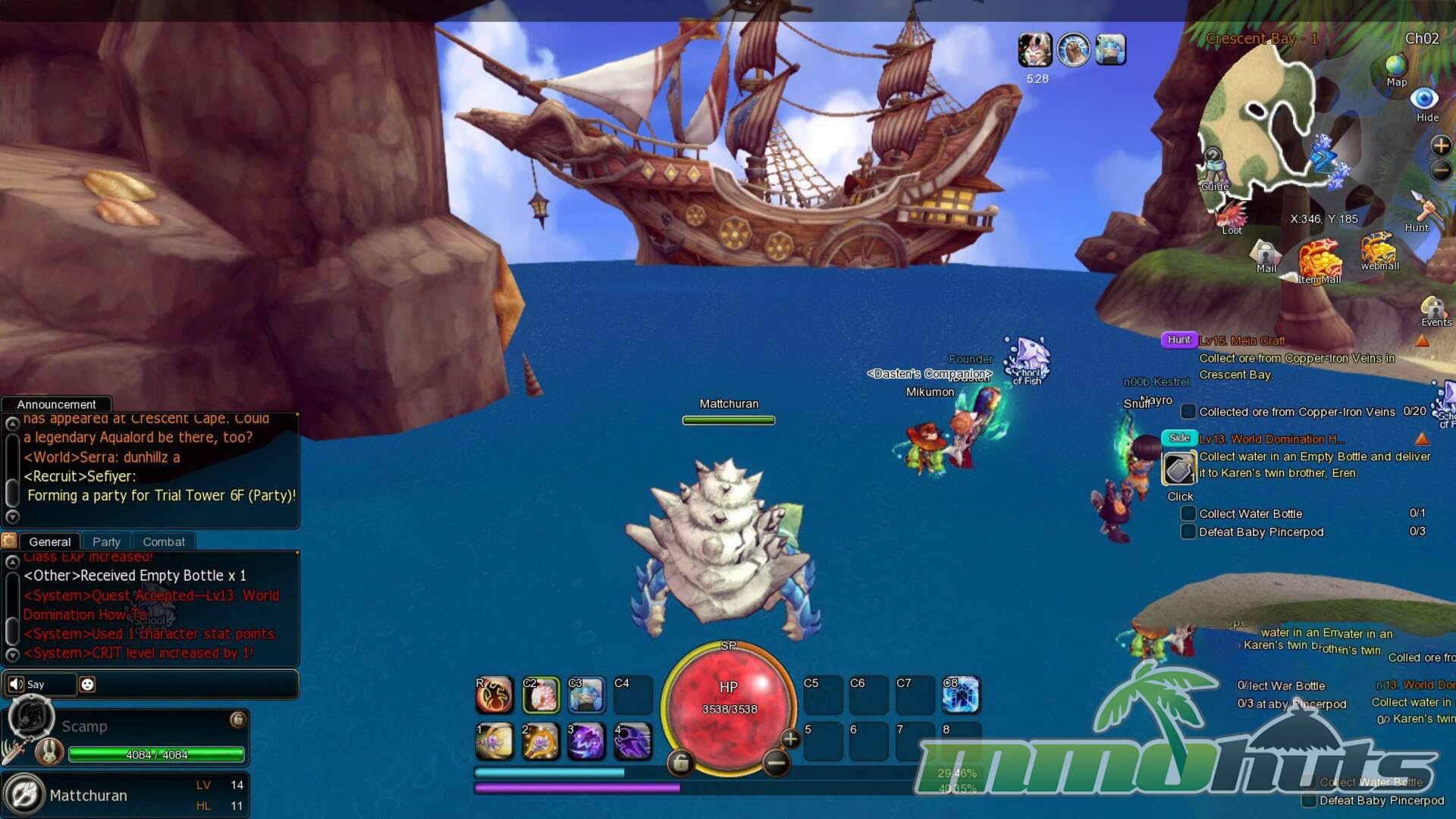Select the General chat tab
This screenshot has width=1456, height=819.
coord(49,541)
